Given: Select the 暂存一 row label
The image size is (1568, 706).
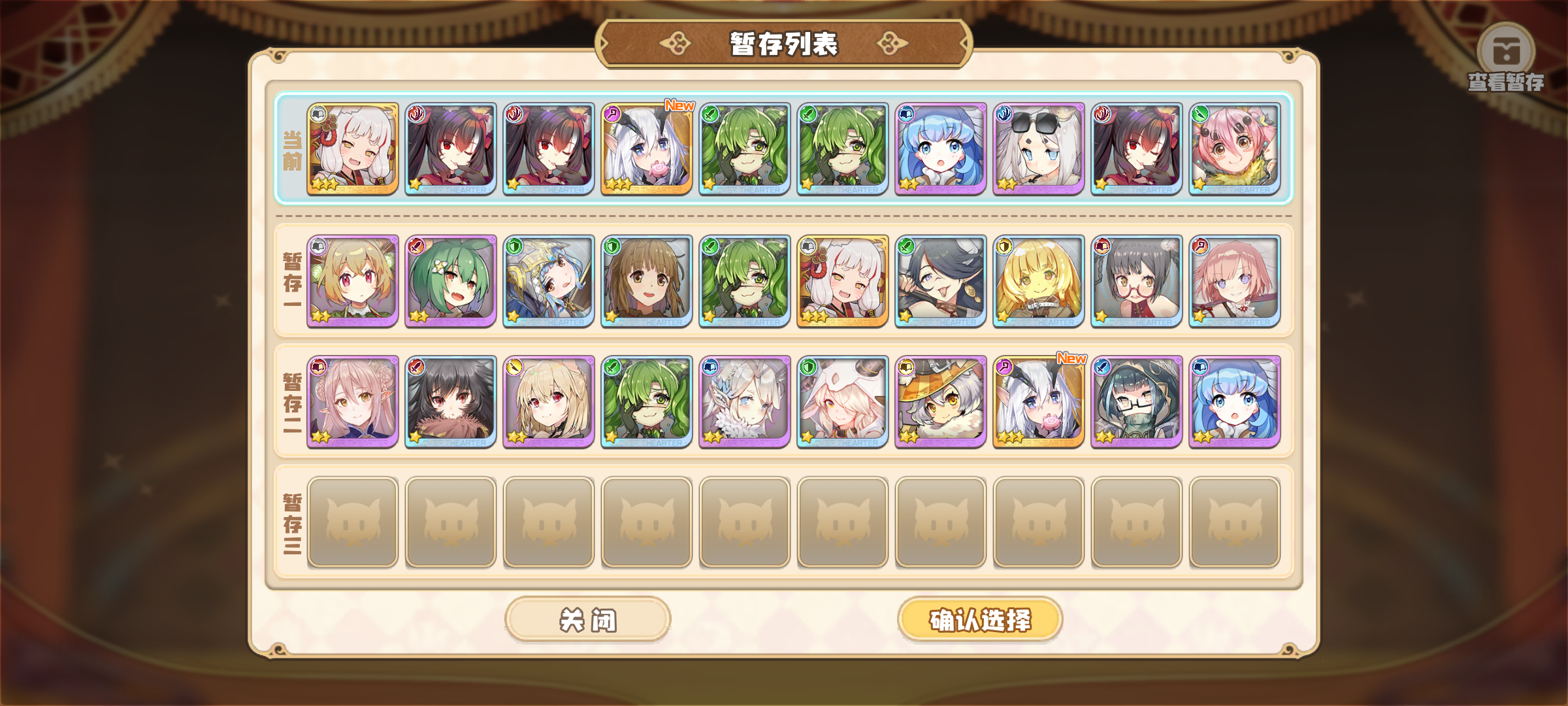Looking at the screenshot, I should coord(294,281).
